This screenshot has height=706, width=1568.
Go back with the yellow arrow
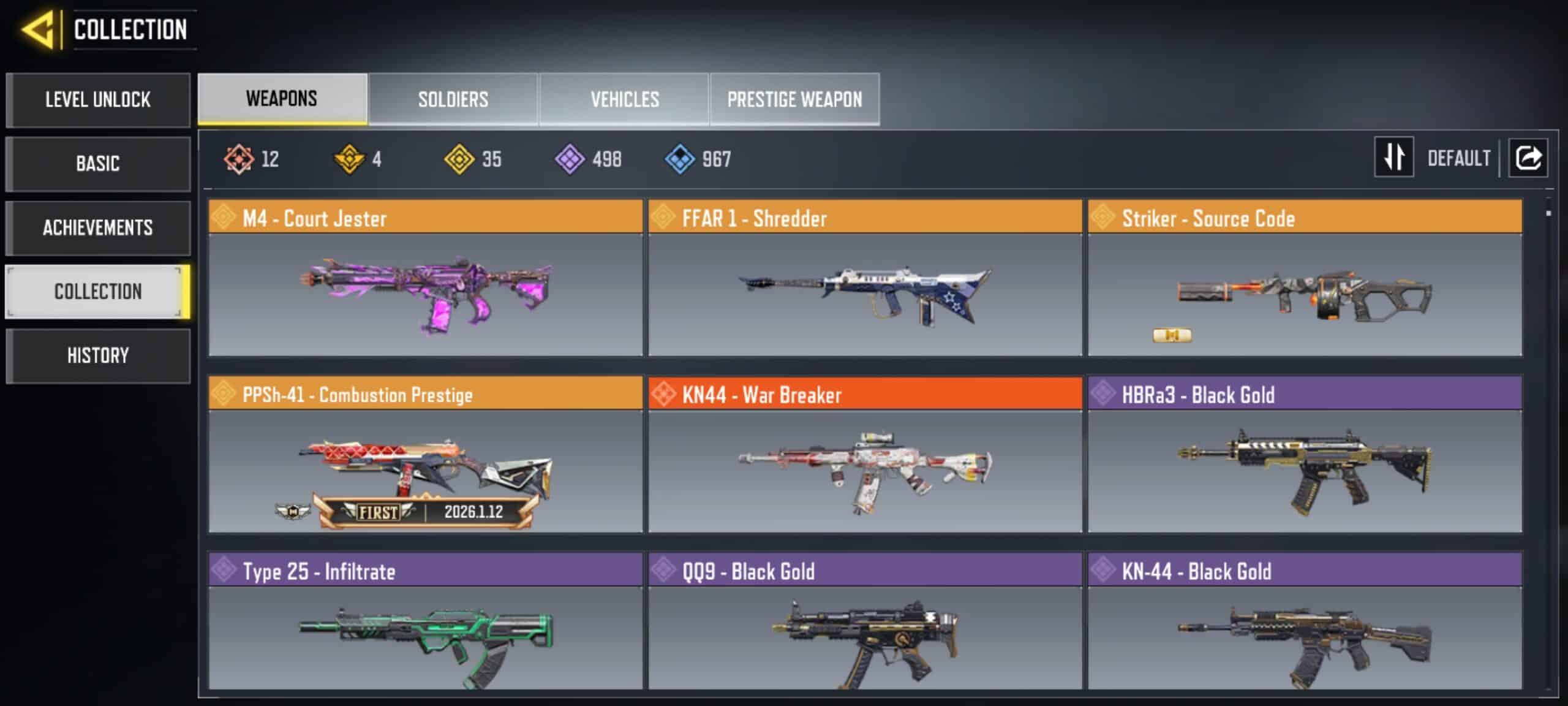[x=38, y=29]
